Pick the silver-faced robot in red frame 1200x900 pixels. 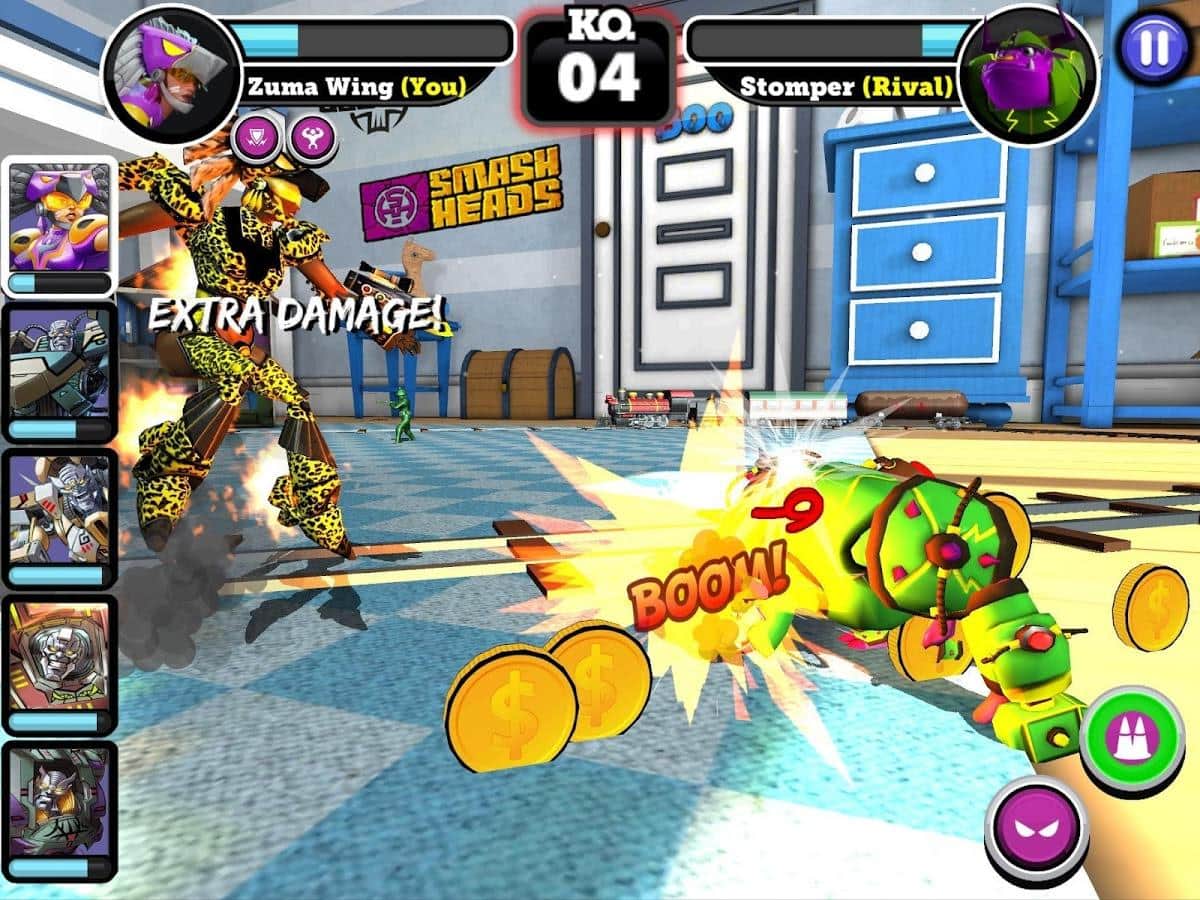pyautogui.click(x=59, y=665)
